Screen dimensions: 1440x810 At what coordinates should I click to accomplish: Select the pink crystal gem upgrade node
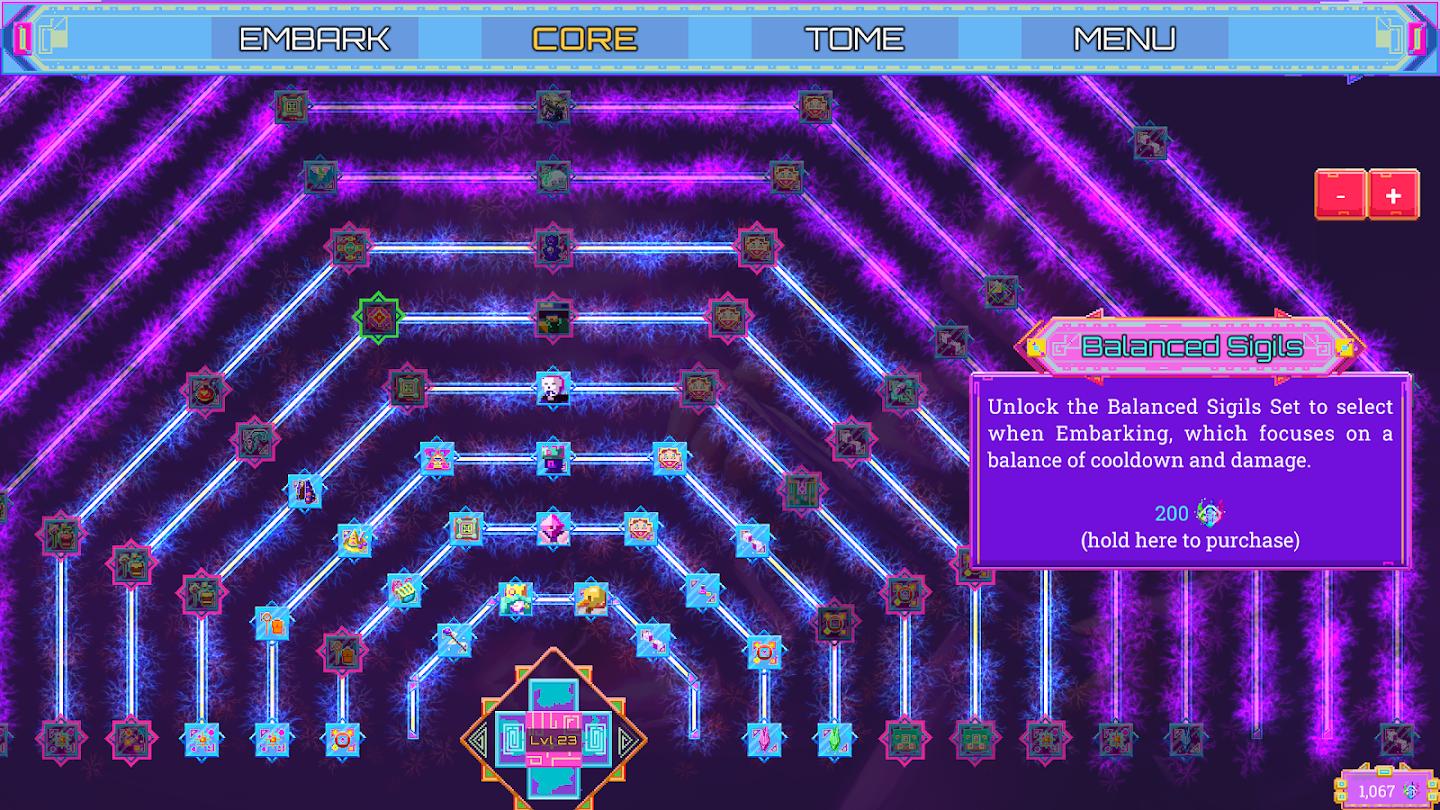[x=554, y=530]
